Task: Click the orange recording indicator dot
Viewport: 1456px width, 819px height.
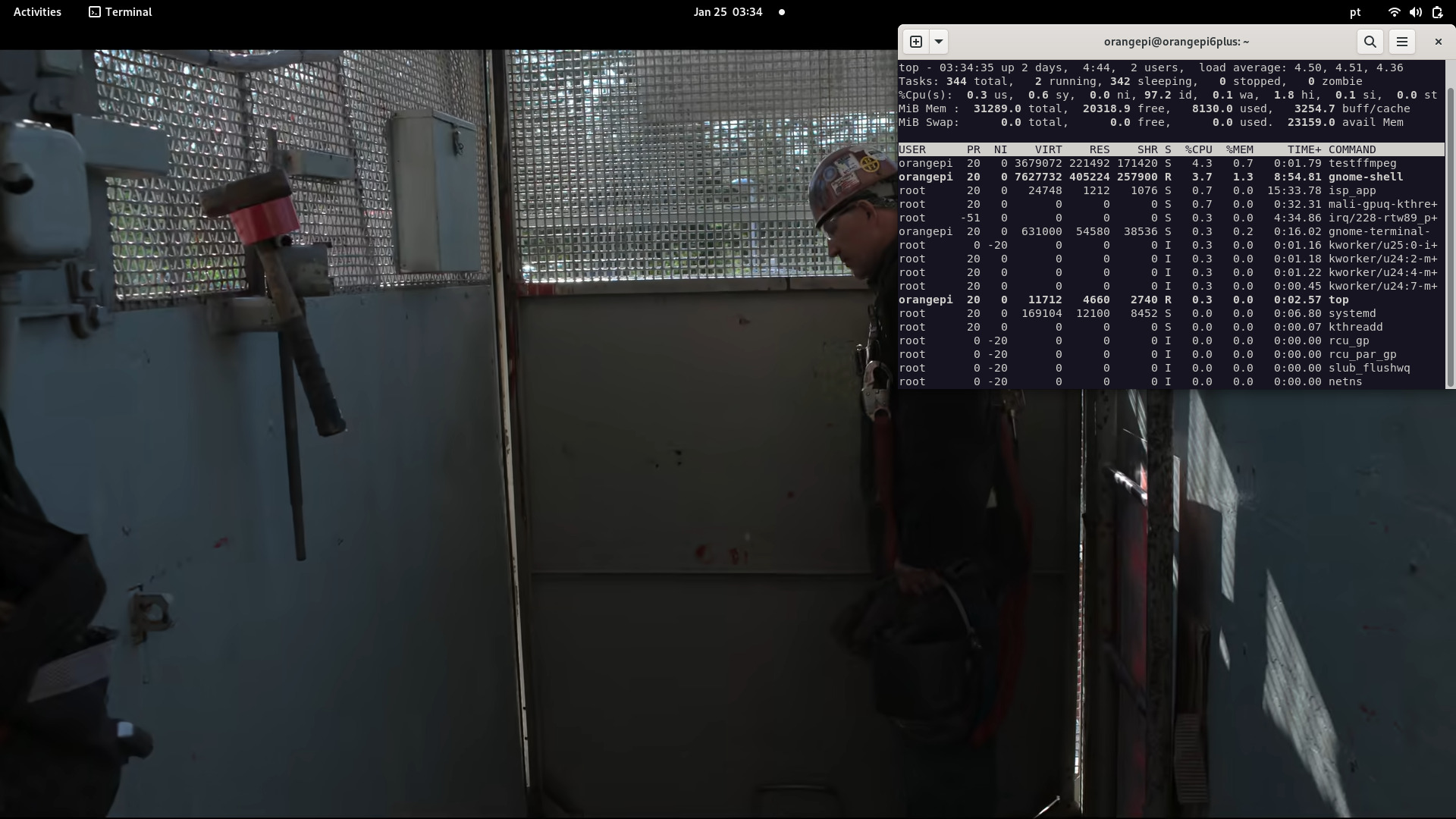Action: coord(782,12)
